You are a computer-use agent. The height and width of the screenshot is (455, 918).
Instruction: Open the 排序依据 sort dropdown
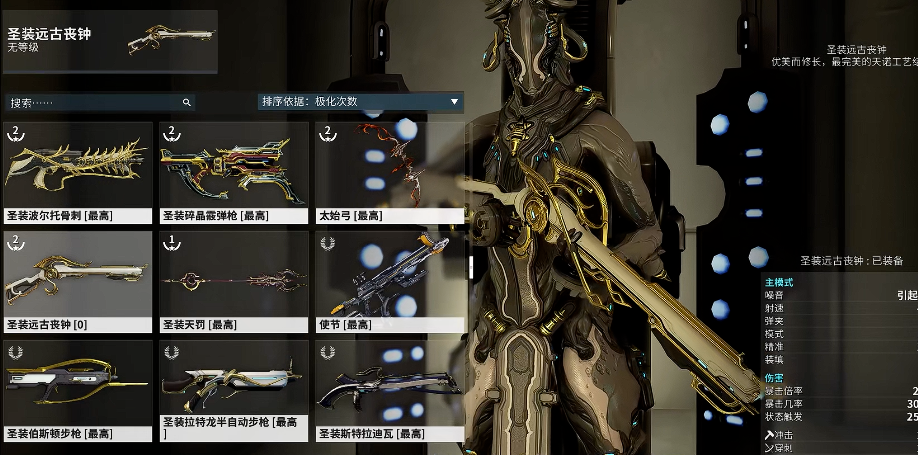[x=360, y=101]
